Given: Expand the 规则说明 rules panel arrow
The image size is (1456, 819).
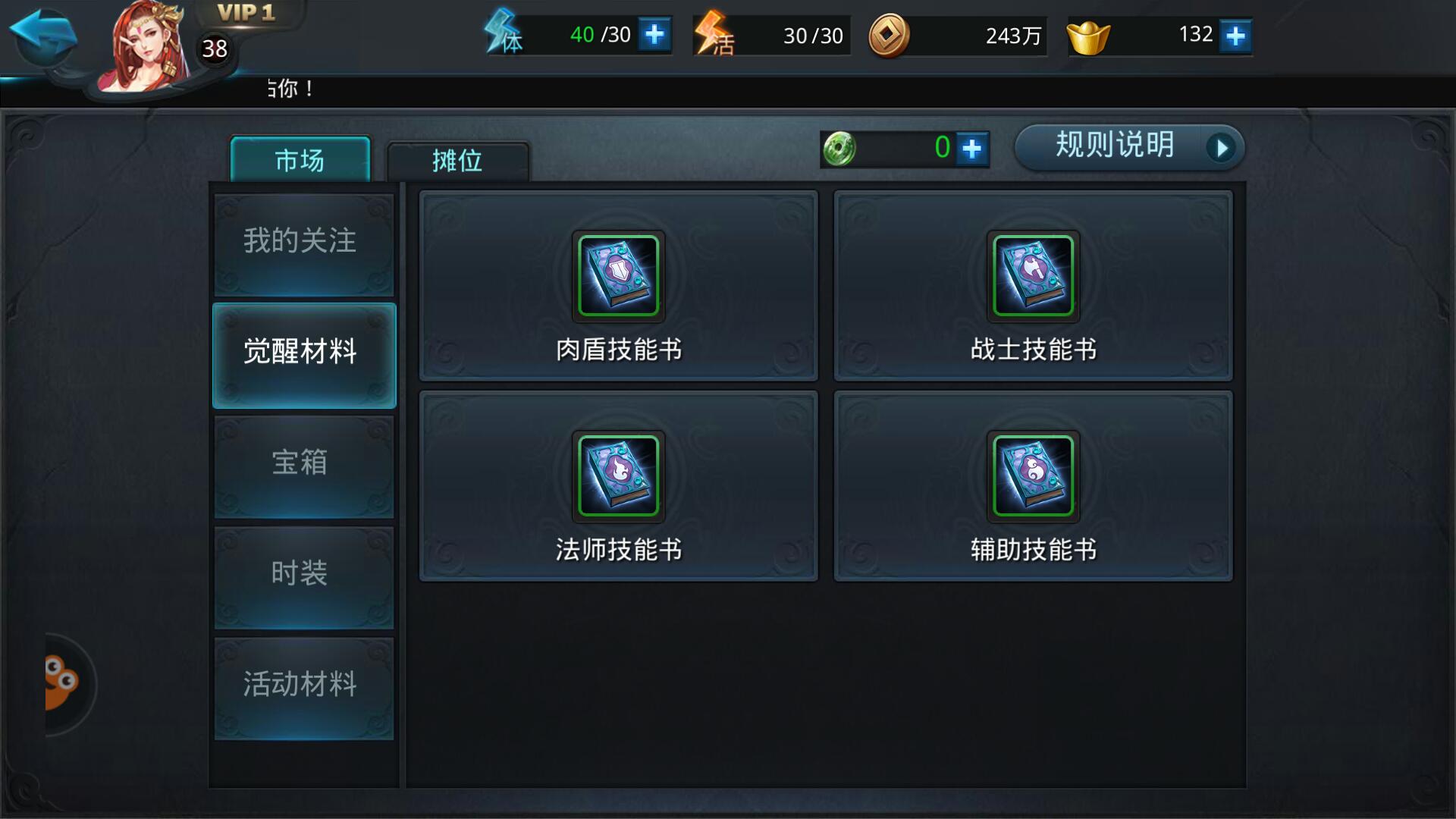Looking at the screenshot, I should tap(1222, 149).
